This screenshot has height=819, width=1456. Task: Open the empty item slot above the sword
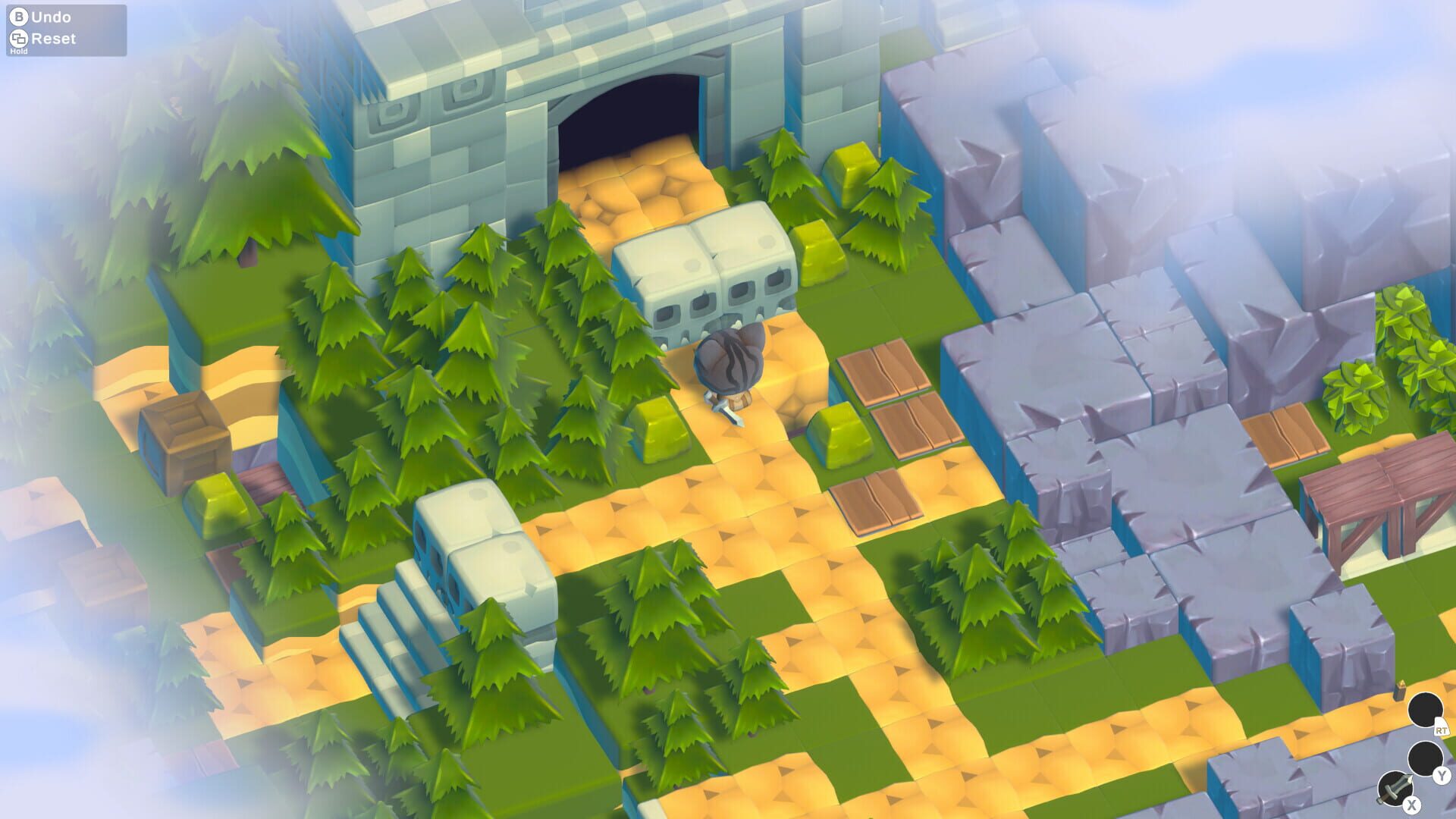tap(1425, 757)
